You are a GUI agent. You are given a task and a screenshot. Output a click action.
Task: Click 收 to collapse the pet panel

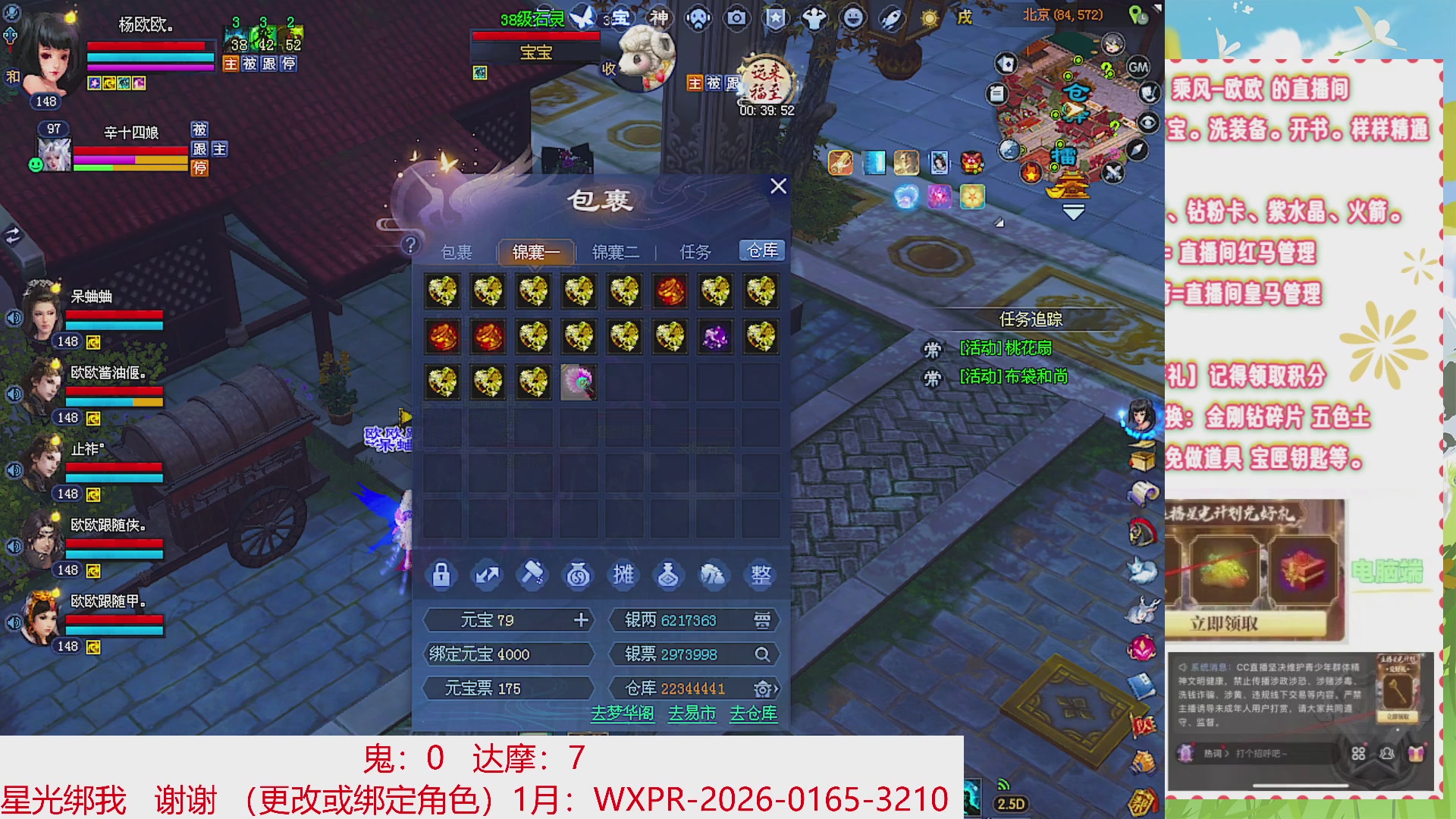pos(609,68)
